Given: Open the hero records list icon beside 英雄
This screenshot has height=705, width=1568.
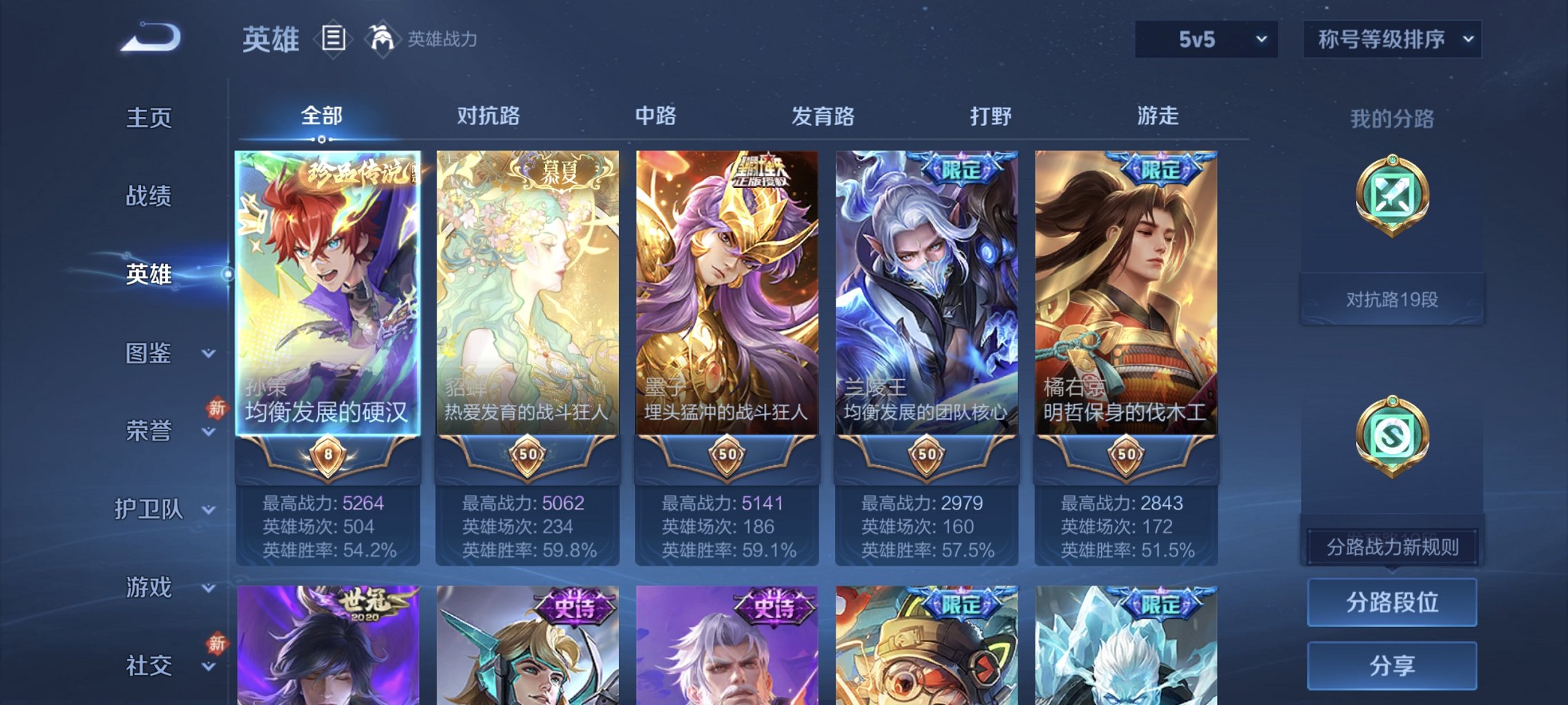Looking at the screenshot, I should coord(333,39).
